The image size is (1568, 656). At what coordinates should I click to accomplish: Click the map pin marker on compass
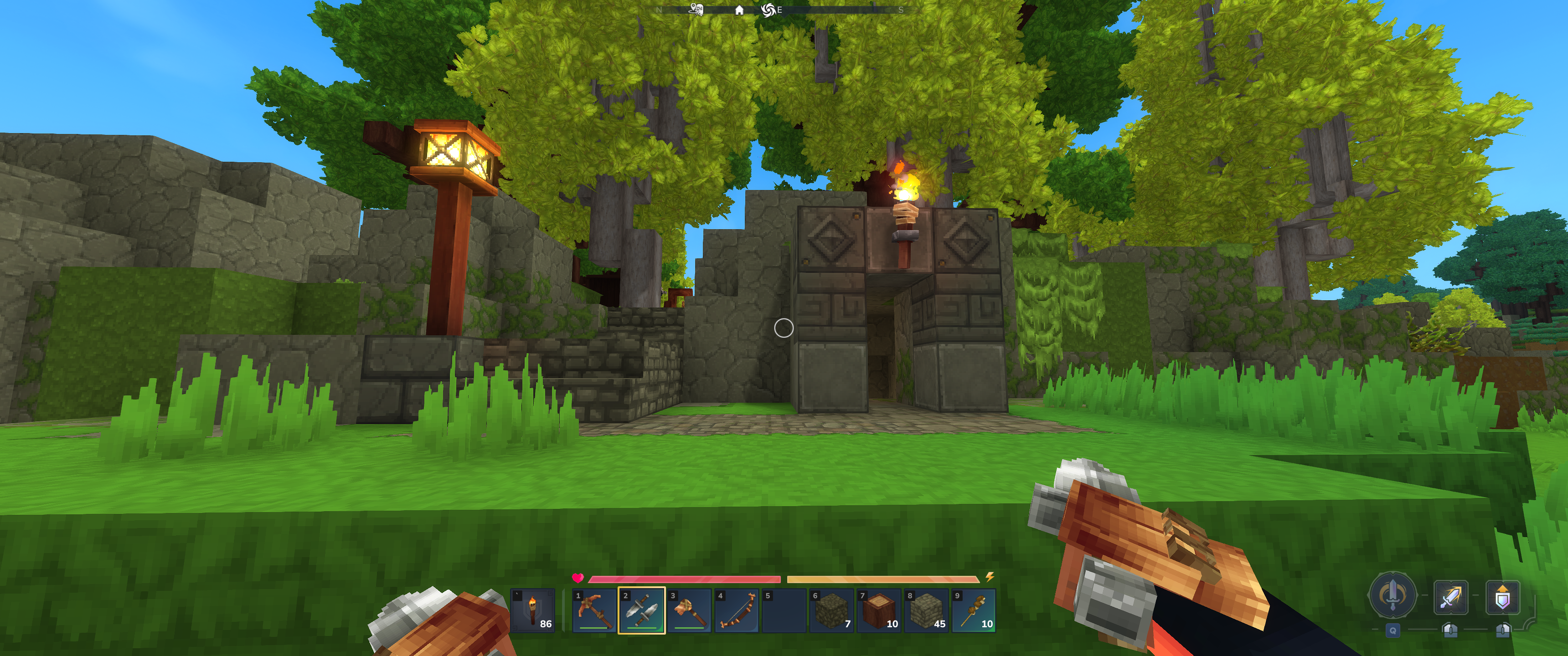click(x=696, y=9)
